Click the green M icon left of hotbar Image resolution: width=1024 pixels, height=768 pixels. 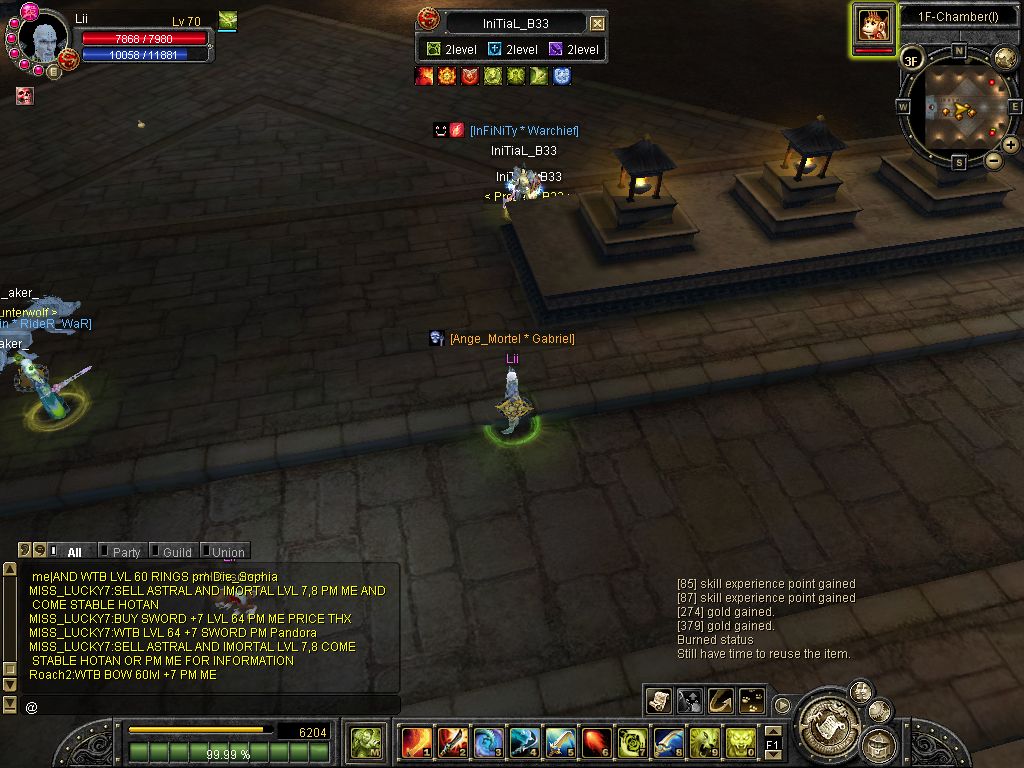[x=367, y=741]
